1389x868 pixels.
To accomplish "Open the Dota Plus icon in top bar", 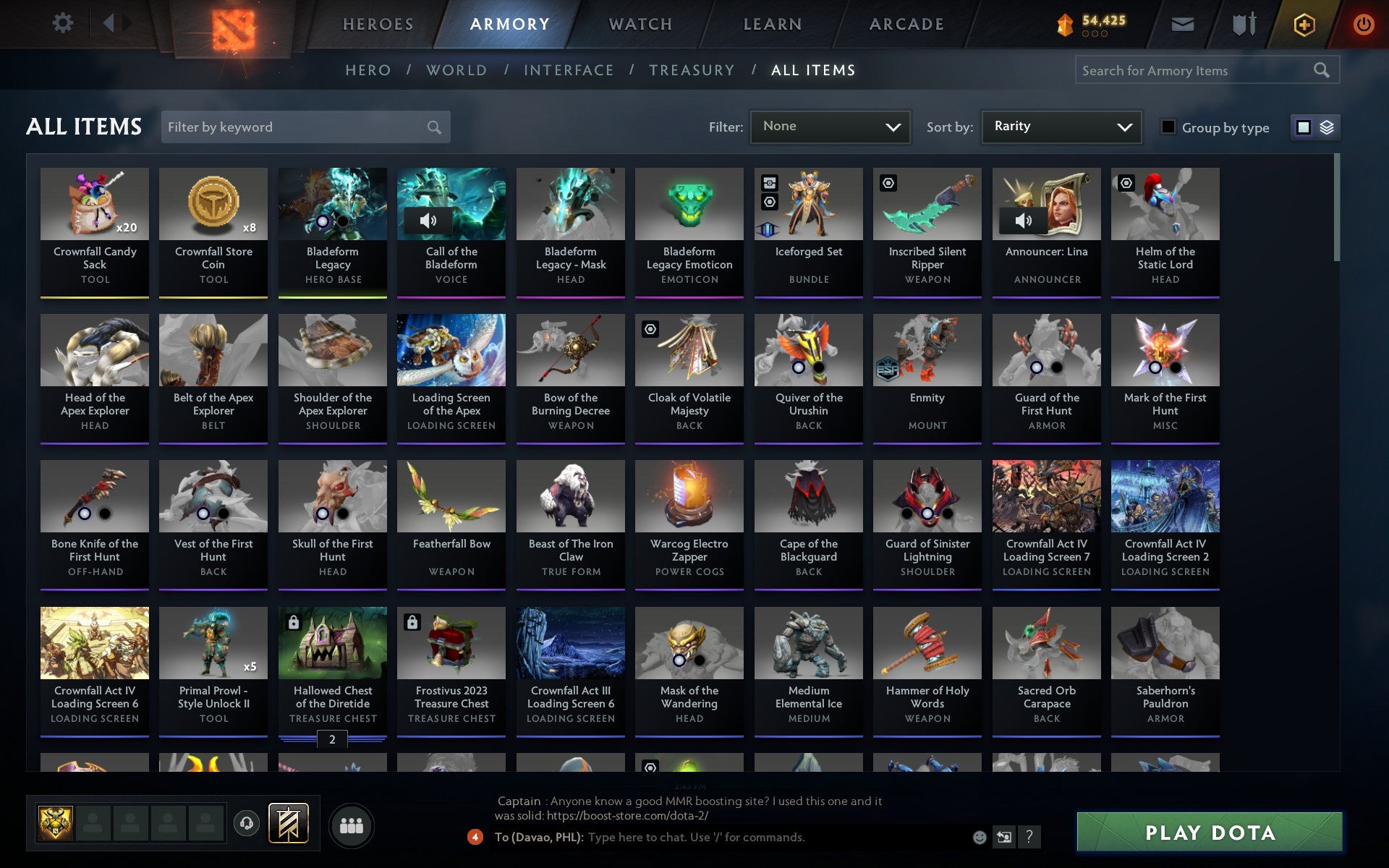I will (x=1303, y=23).
